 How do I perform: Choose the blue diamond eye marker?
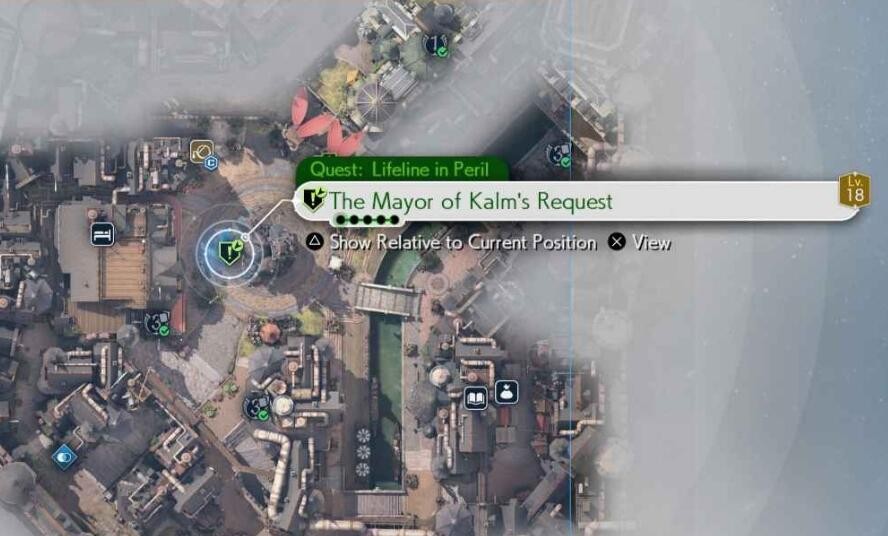65,456
